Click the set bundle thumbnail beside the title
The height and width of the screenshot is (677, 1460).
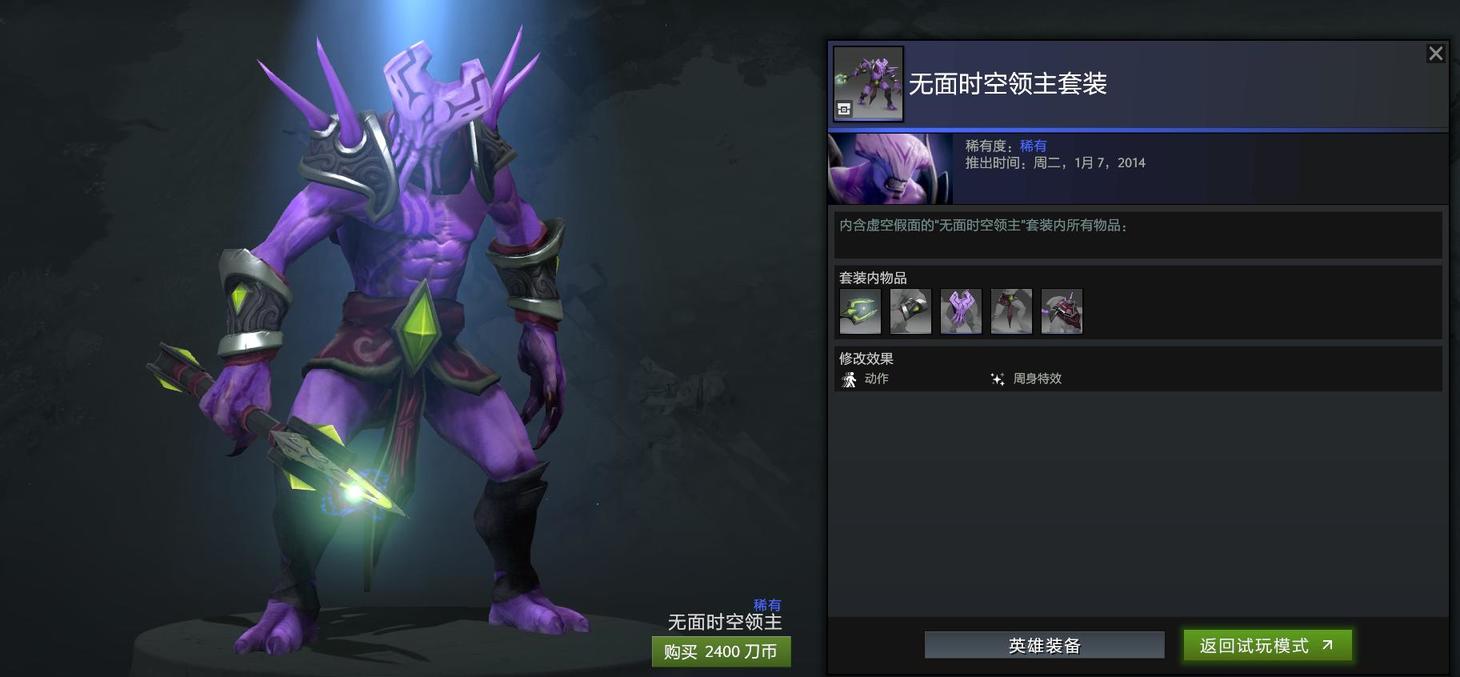pos(868,84)
